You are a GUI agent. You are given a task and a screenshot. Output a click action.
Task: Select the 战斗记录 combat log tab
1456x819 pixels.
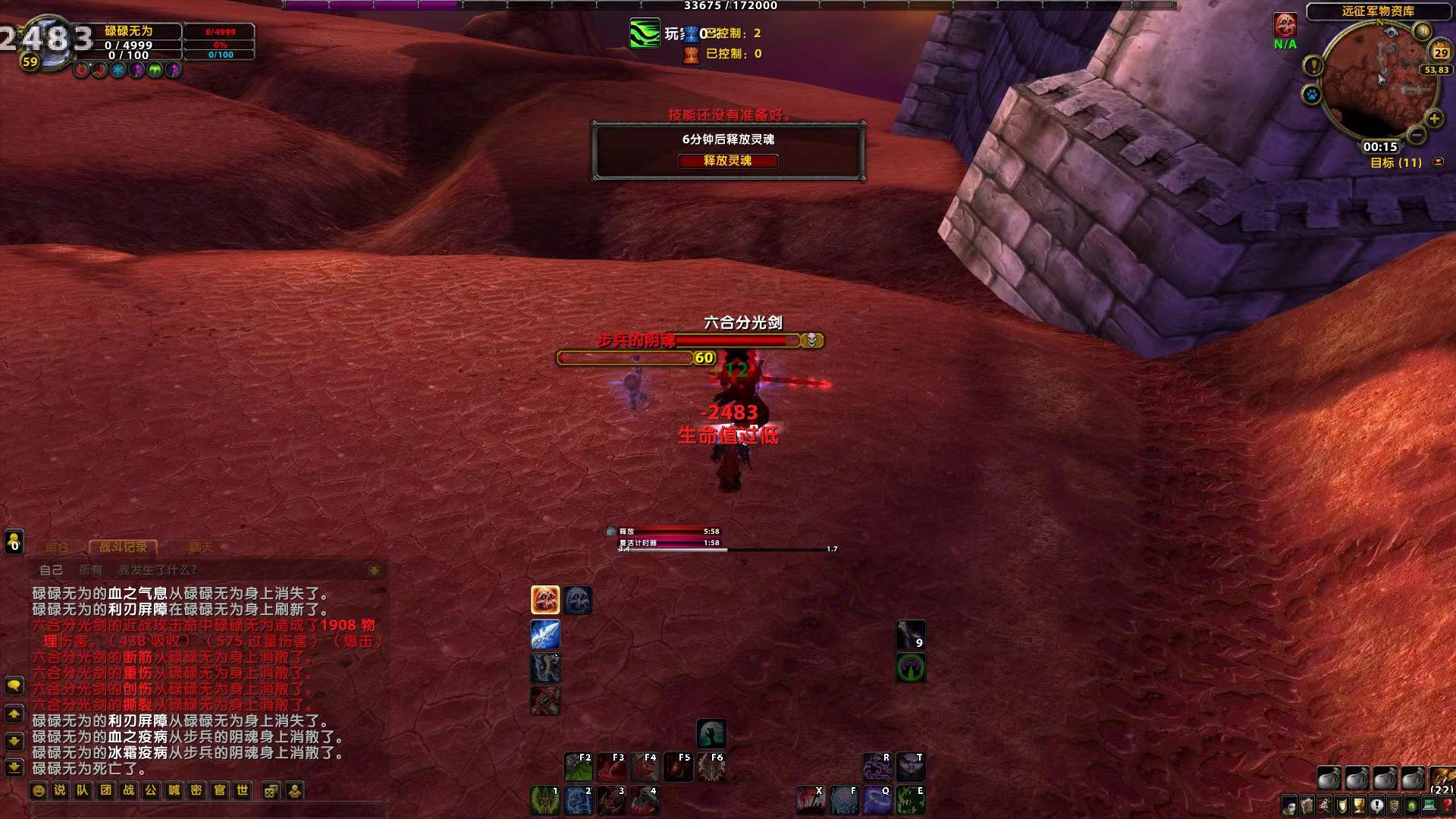(123, 547)
